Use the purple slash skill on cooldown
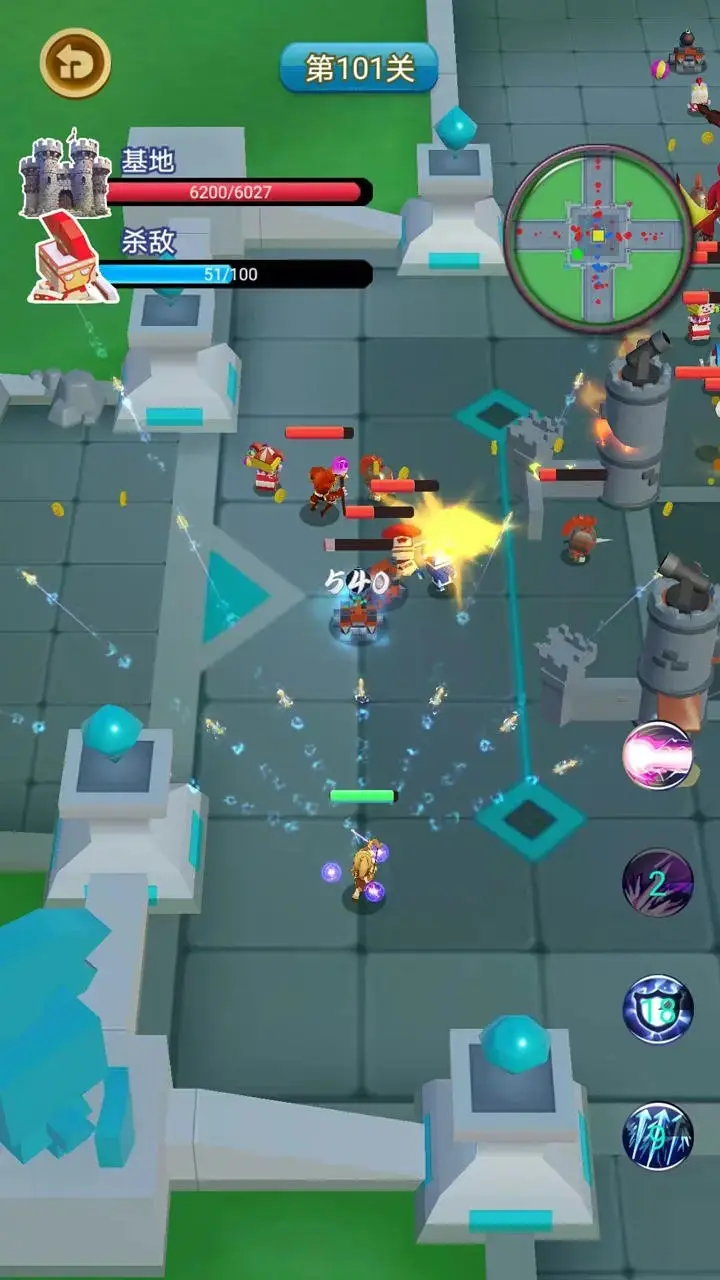This screenshot has height=1280, width=720. click(x=658, y=883)
